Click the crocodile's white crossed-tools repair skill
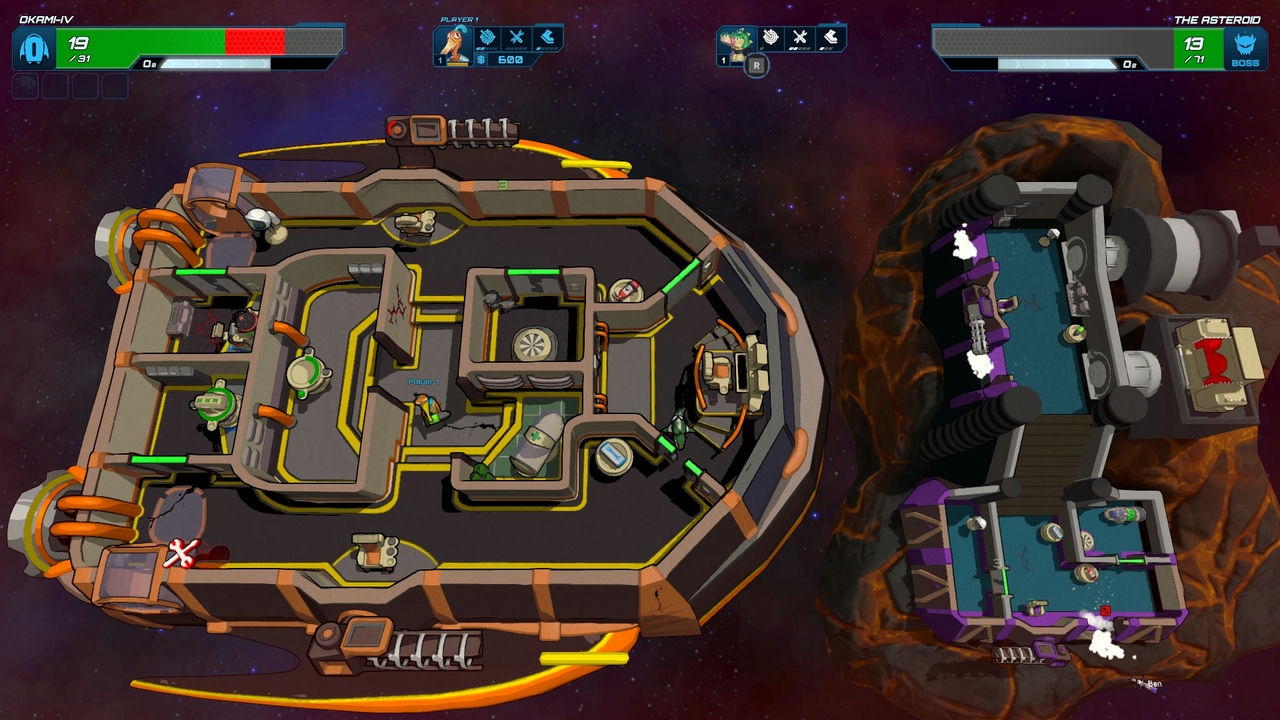 (800, 39)
